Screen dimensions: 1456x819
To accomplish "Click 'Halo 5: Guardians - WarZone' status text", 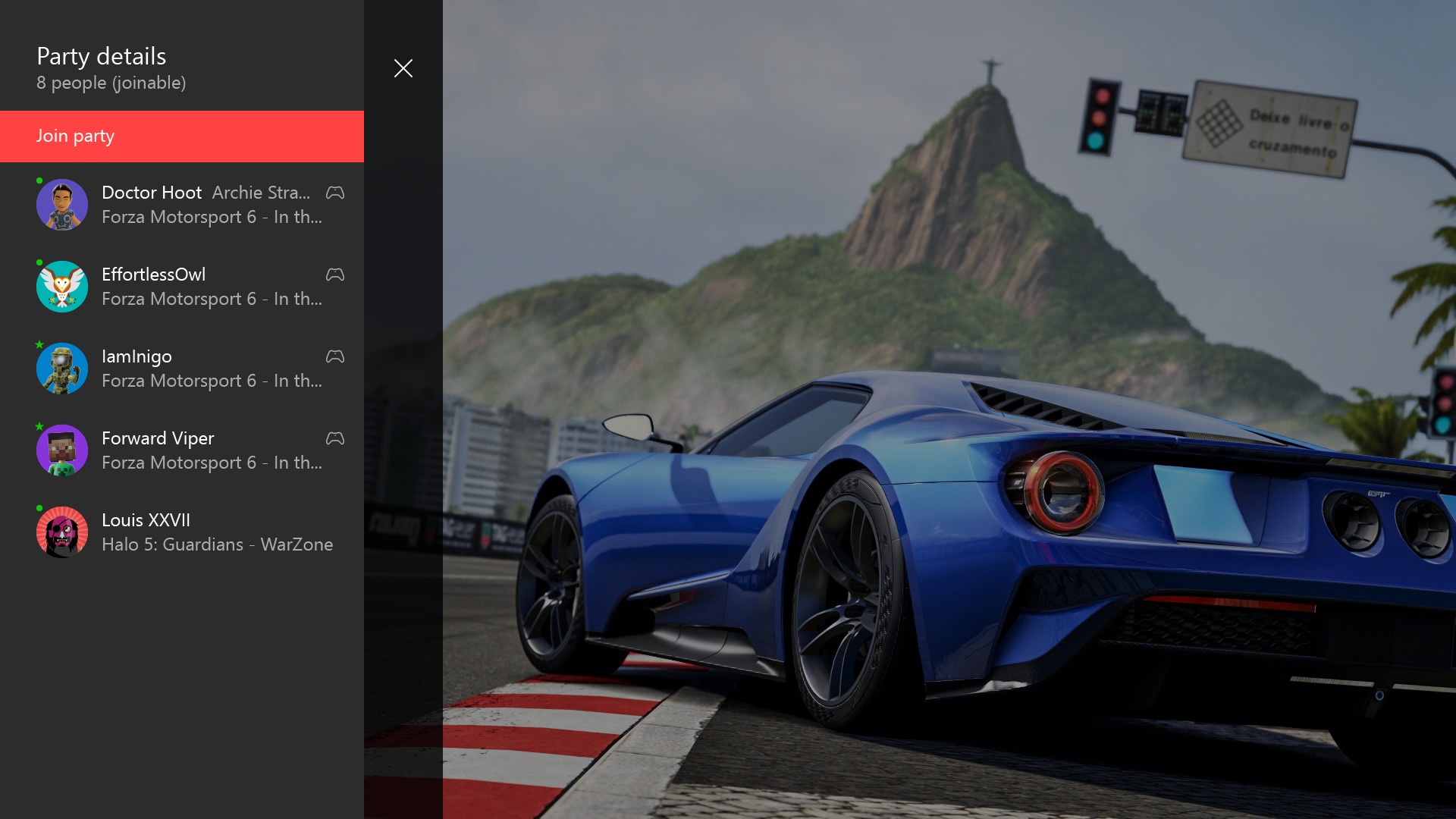I will click(x=218, y=544).
